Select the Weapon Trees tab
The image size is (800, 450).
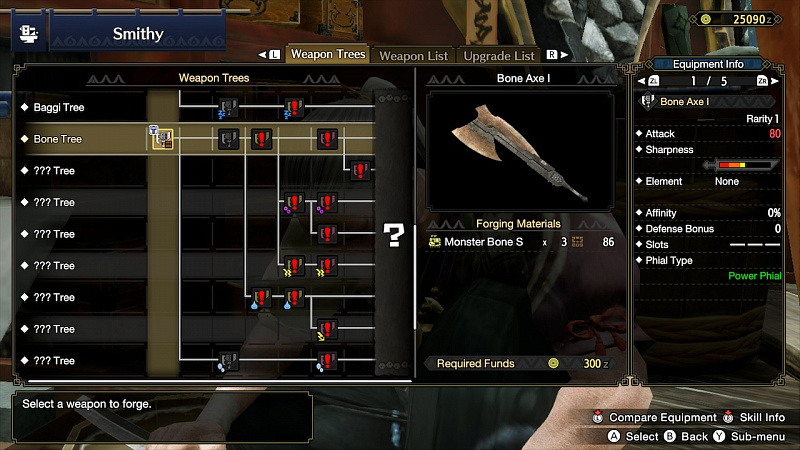pyautogui.click(x=328, y=55)
